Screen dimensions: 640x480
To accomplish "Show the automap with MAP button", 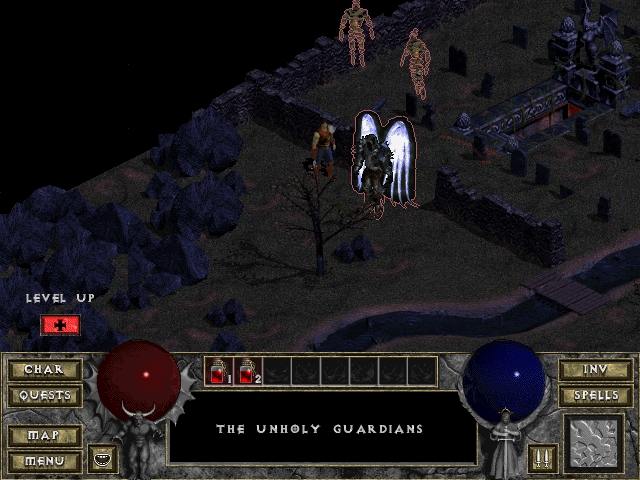I will coord(44,437).
